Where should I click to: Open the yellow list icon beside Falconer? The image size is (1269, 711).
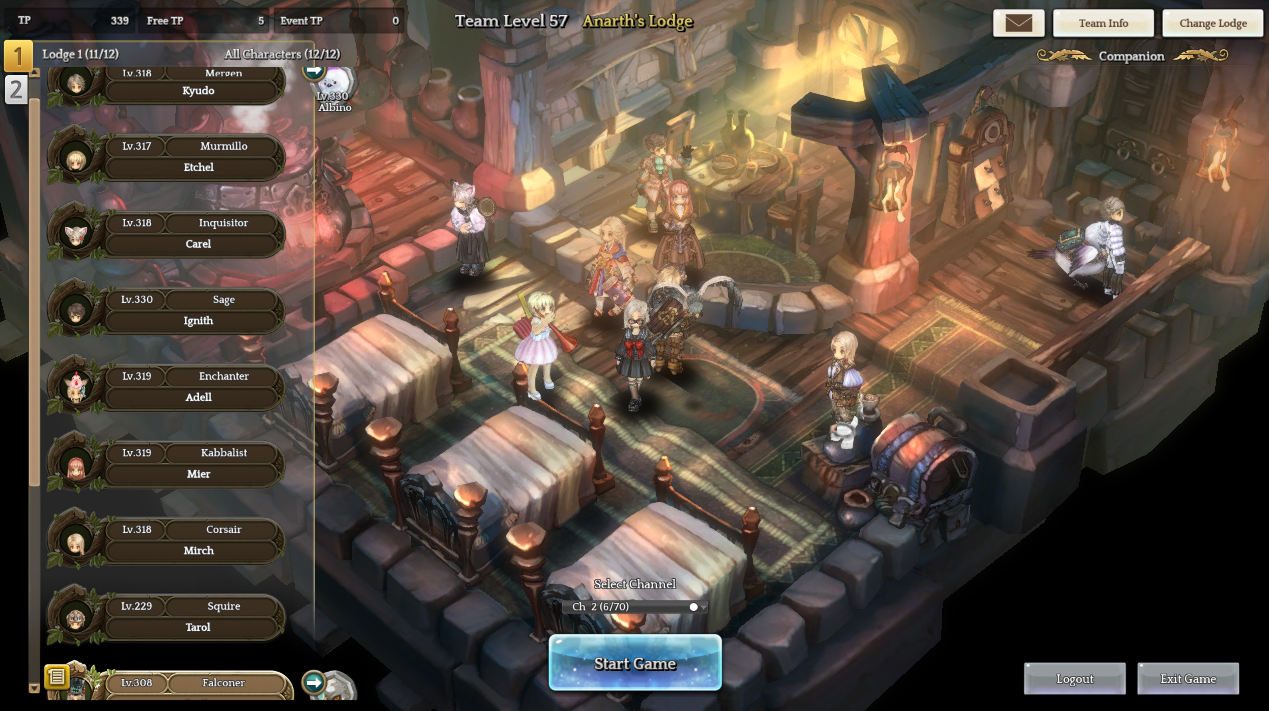pos(57,677)
